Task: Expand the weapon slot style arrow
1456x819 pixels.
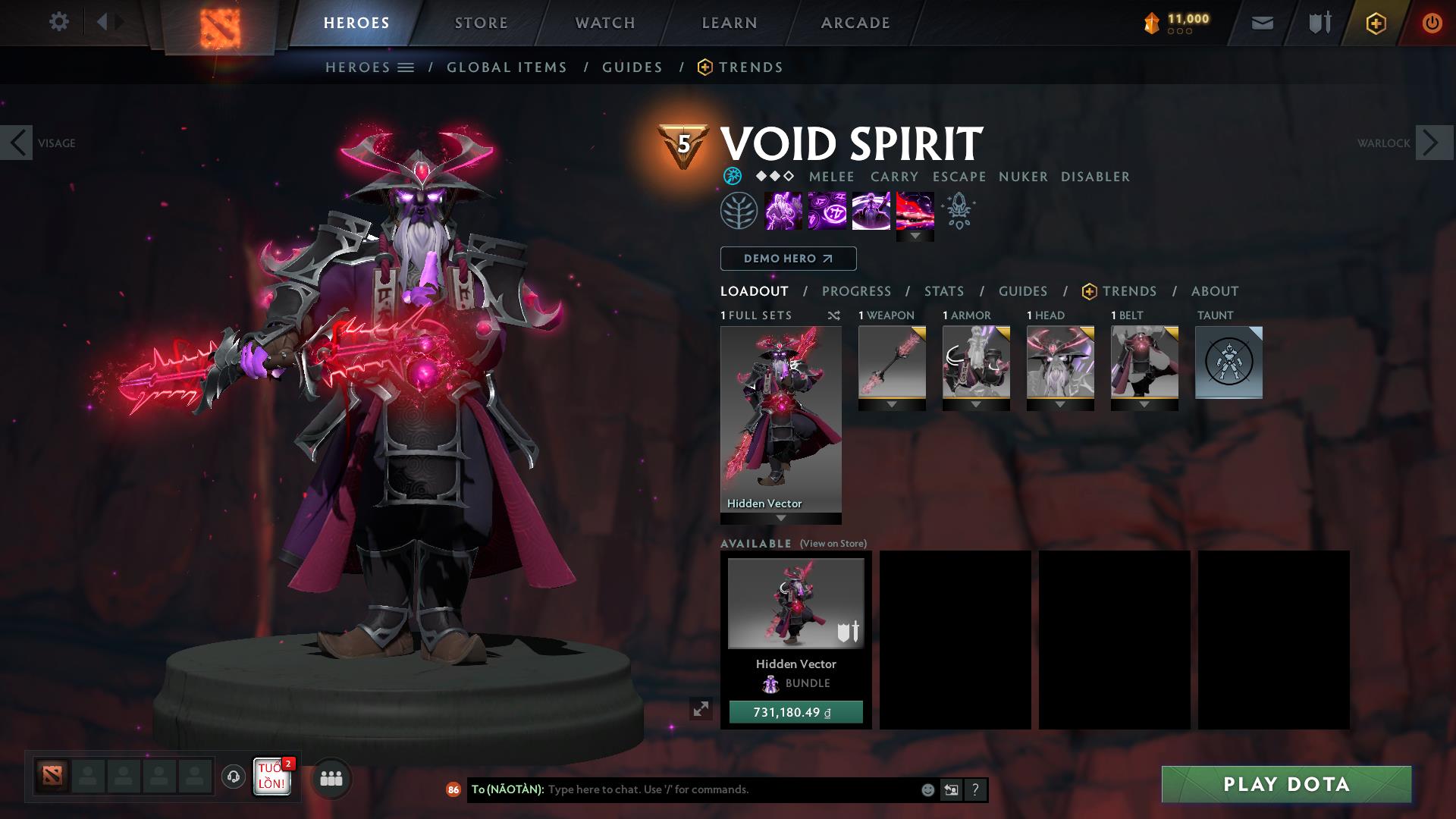Action: click(892, 405)
